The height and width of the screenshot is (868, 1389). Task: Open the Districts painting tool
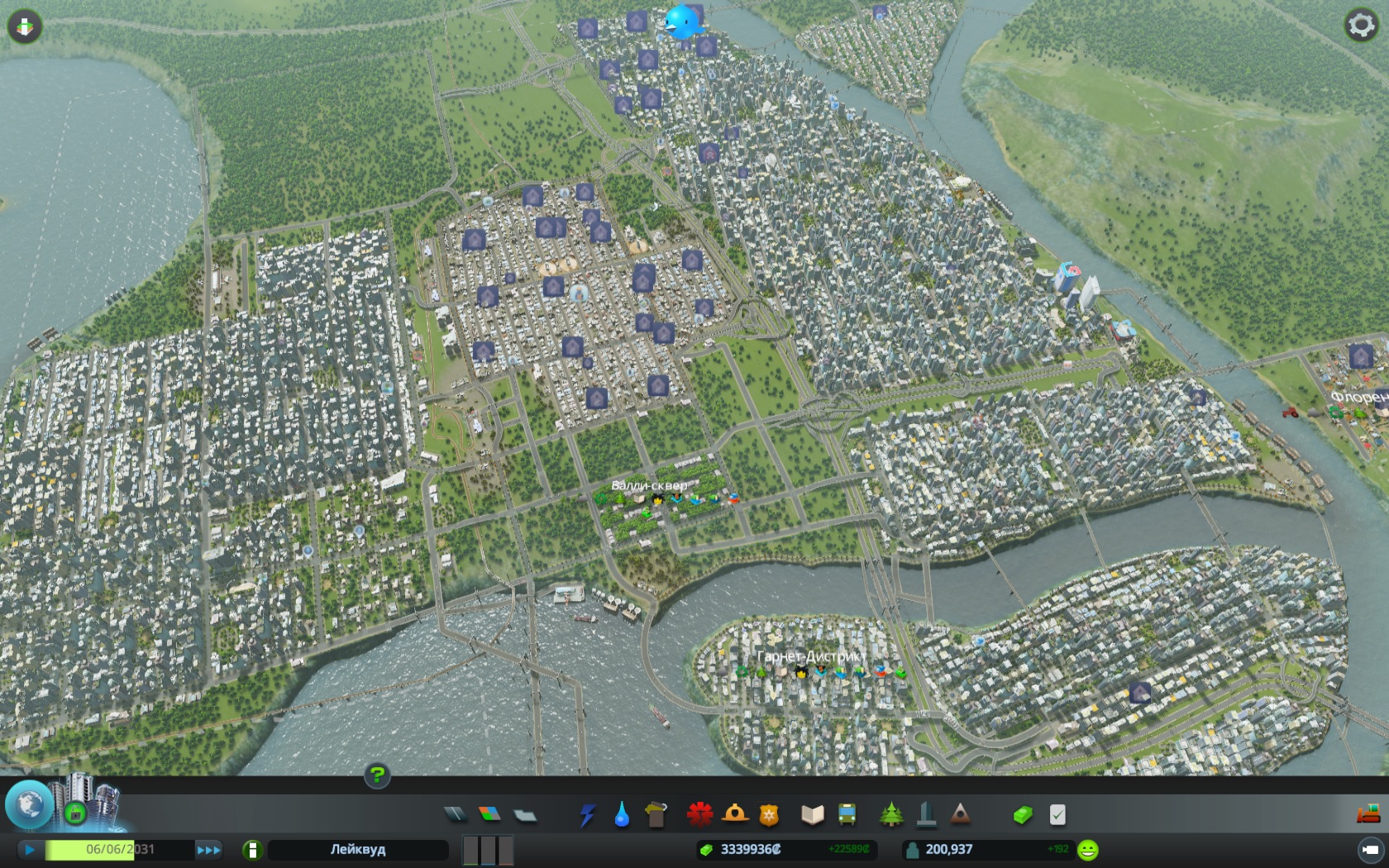click(525, 816)
